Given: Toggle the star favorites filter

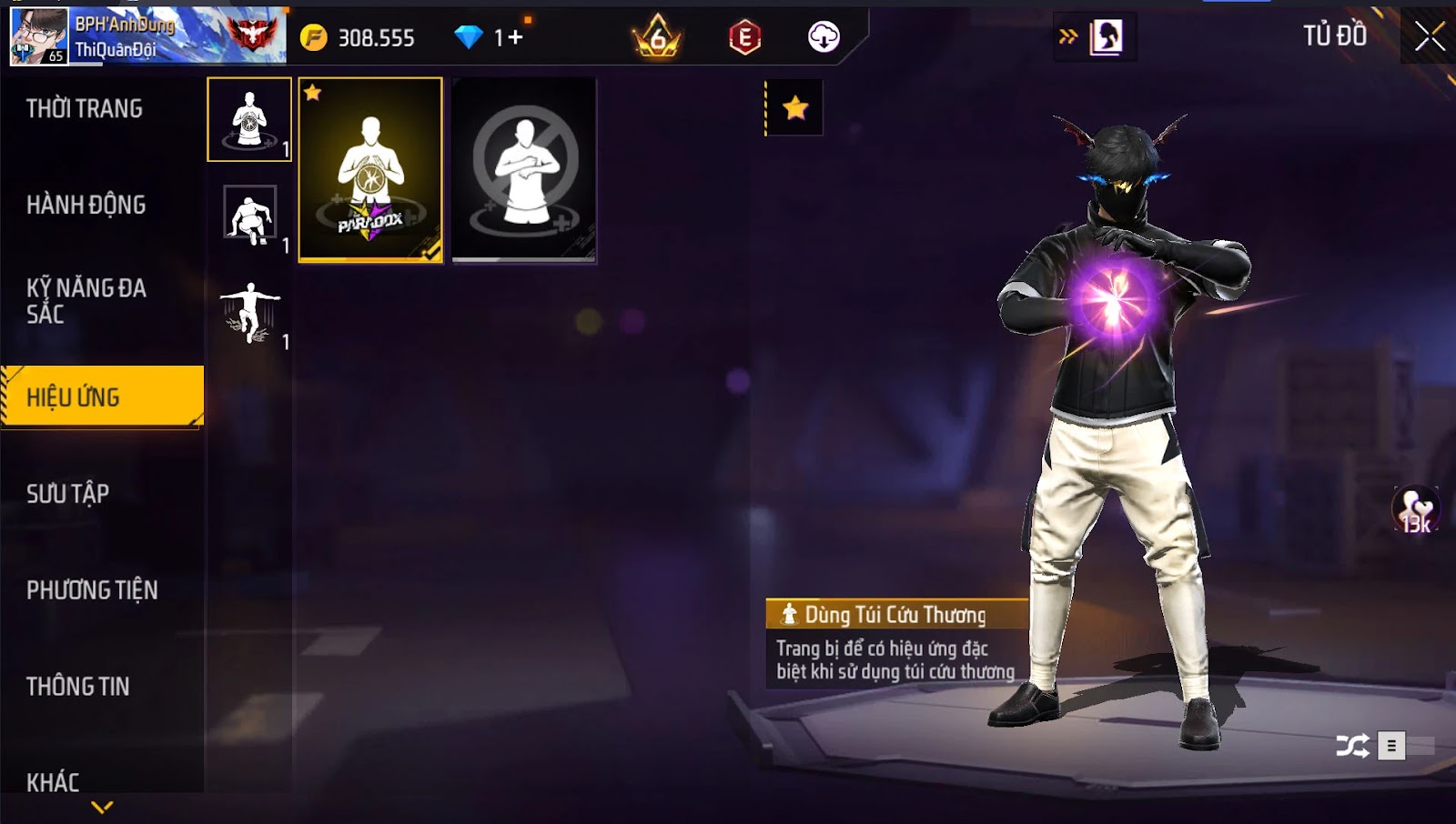Looking at the screenshot, I should tap(795, 108).
